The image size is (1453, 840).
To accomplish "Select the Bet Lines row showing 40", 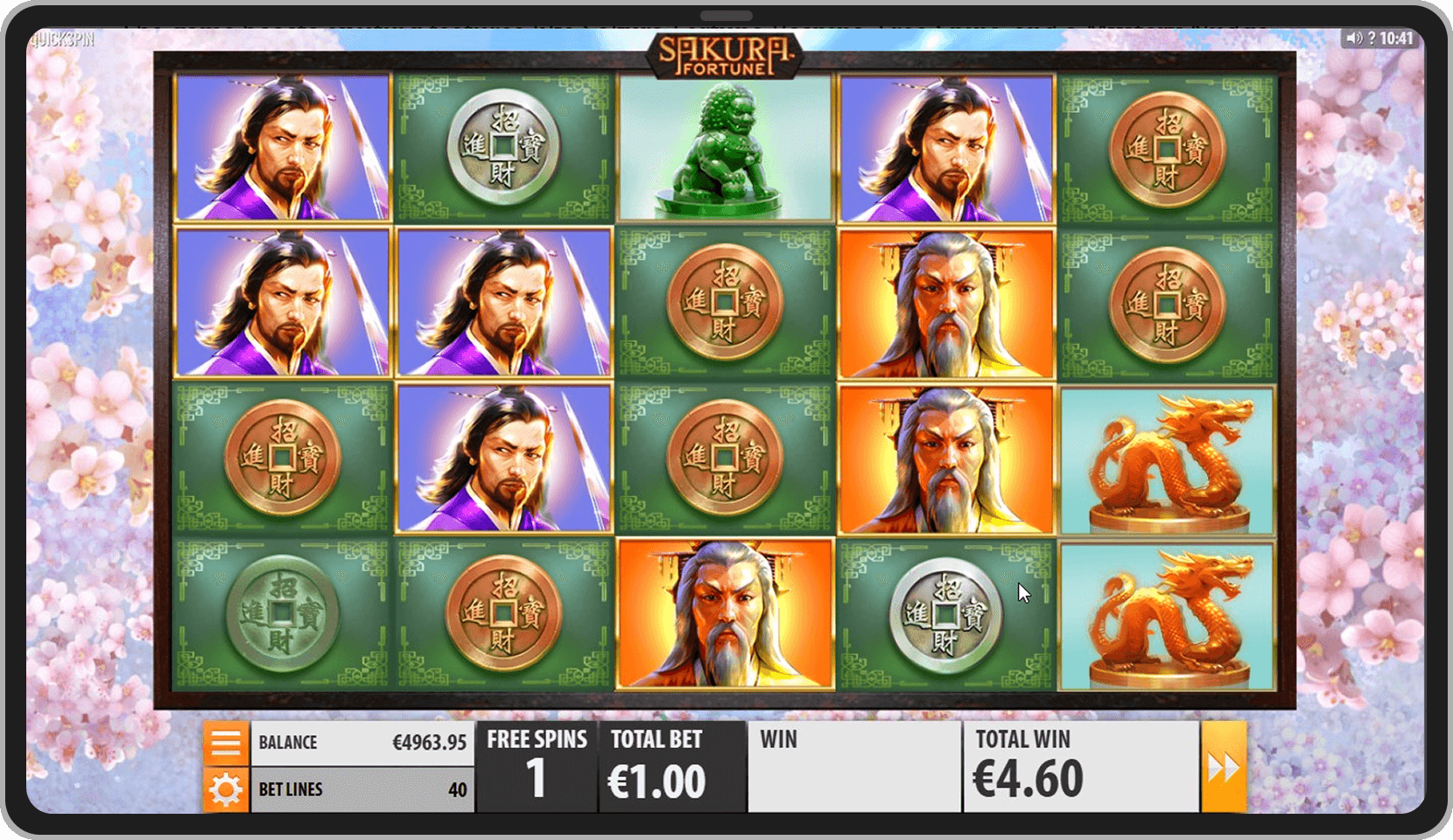I will (x=361, y=788).
